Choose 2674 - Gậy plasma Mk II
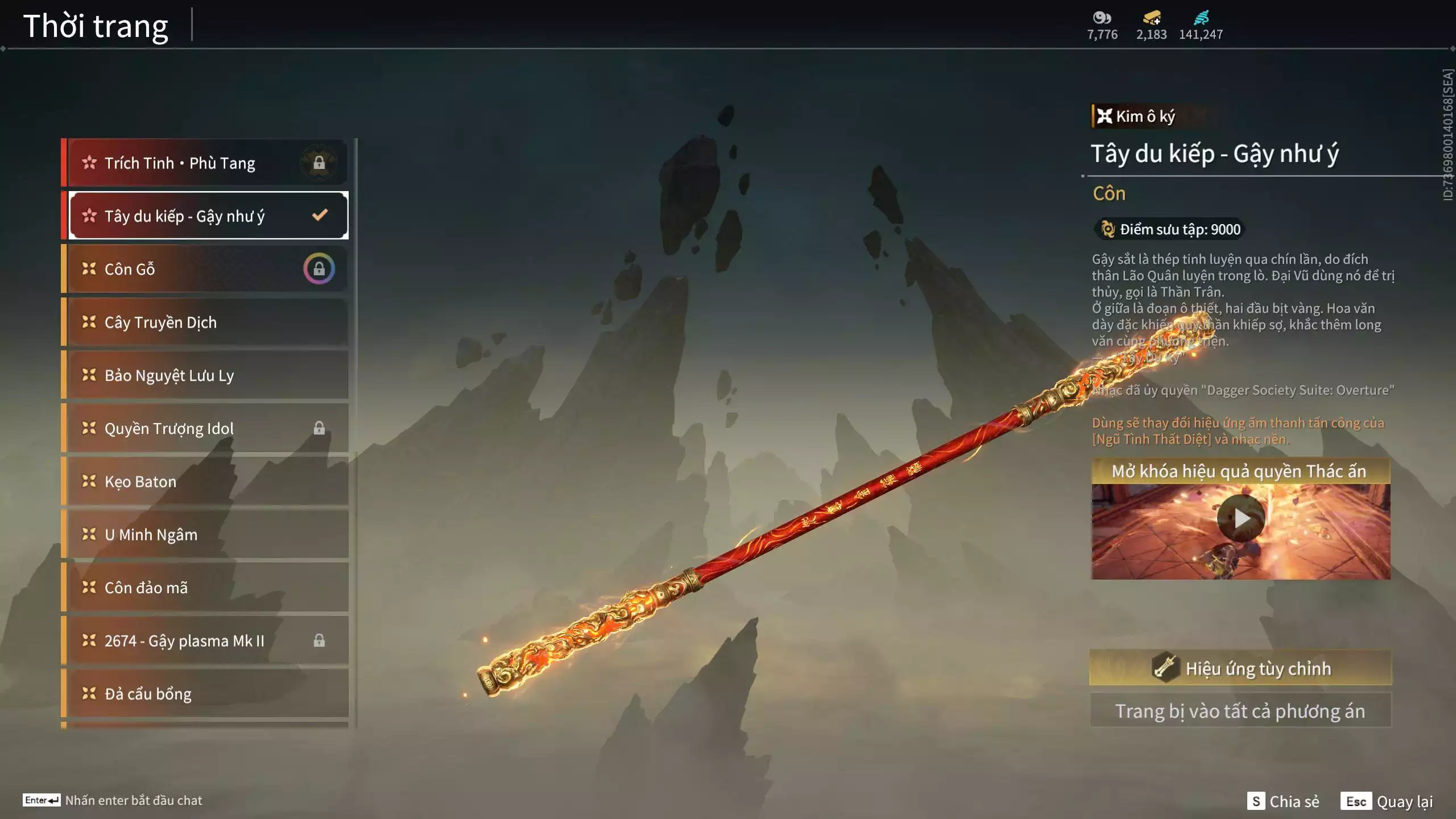Screen dimensions: 1456x819 206,641
